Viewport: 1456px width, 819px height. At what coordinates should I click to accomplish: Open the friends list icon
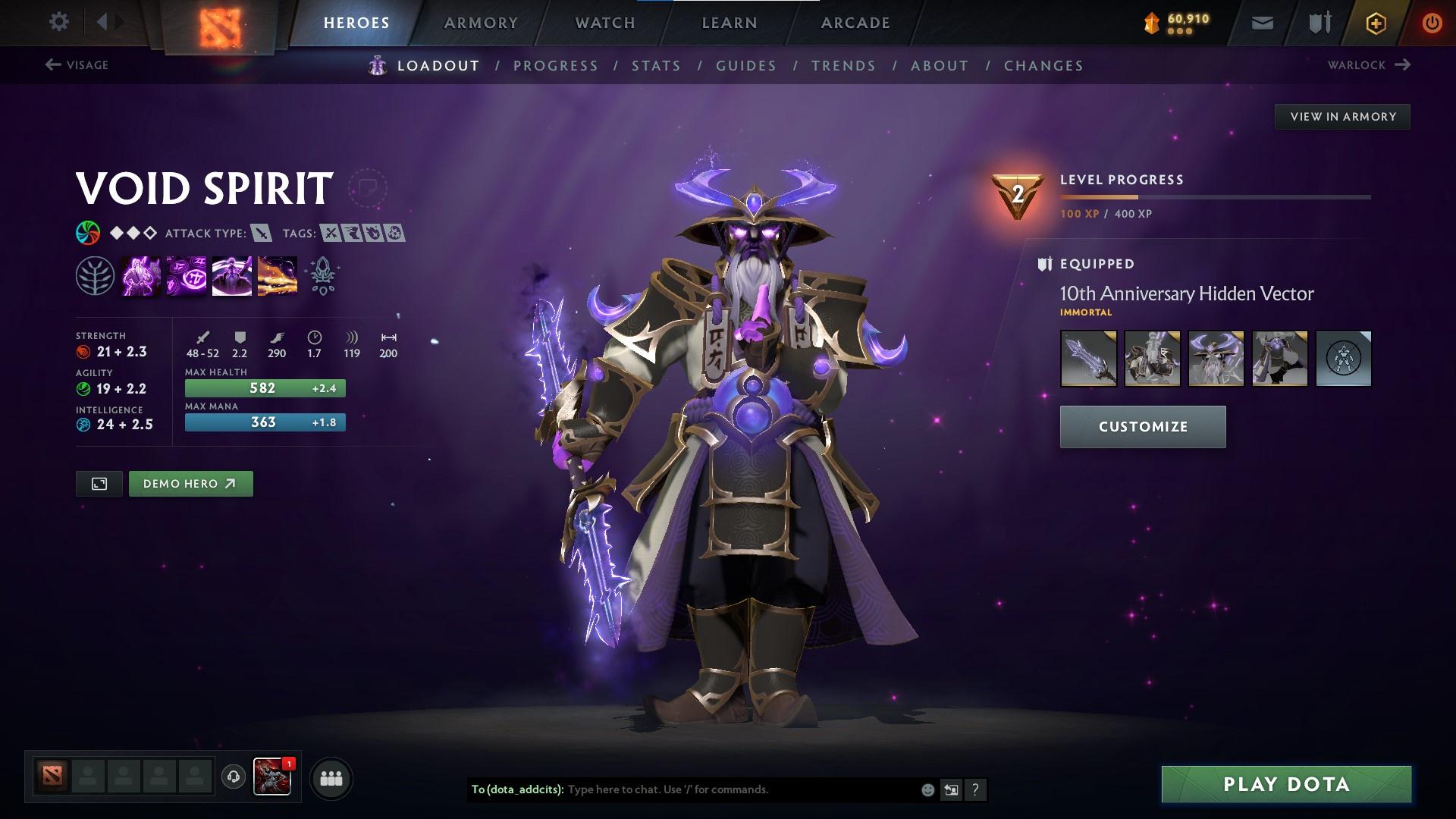click(x=331, y=777)
